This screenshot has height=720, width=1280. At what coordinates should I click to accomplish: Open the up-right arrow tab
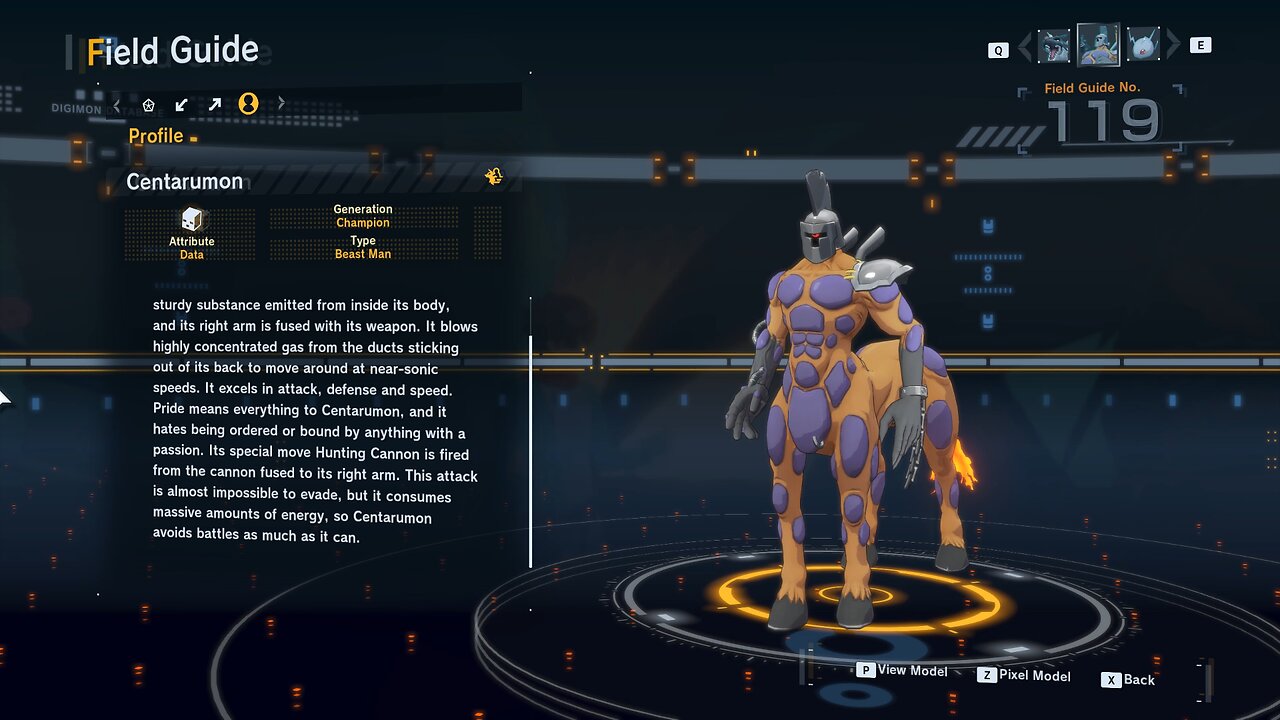point(214,104)
